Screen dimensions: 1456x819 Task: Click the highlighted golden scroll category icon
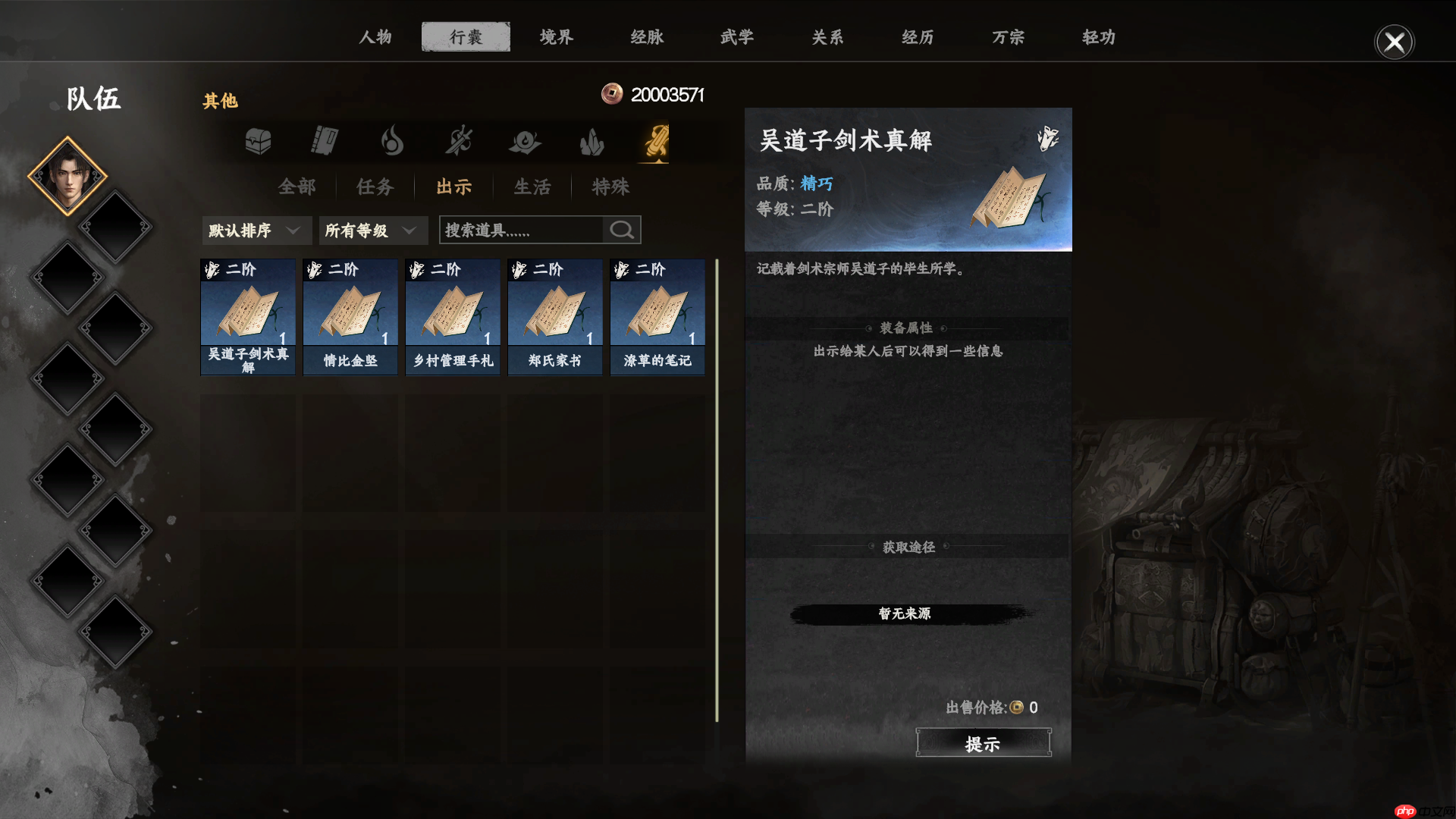pyautogui.click(x=657, y=141)
